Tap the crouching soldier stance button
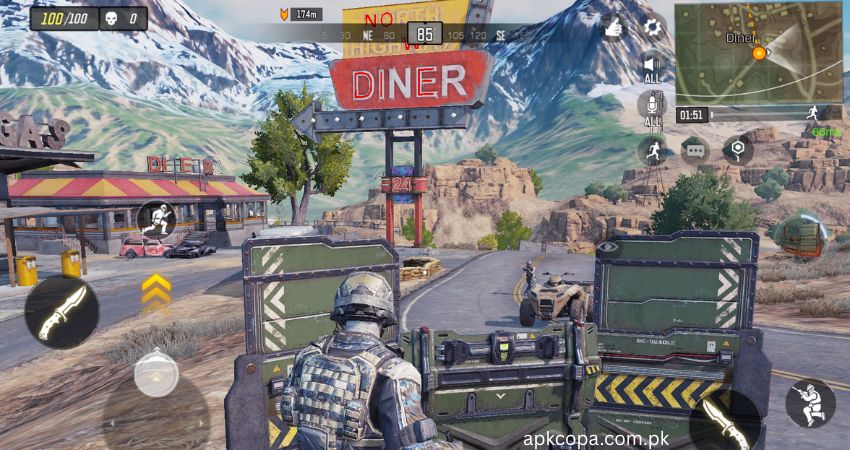The height and width of the screenshot is (450, 850). click(x=810, y=404)
